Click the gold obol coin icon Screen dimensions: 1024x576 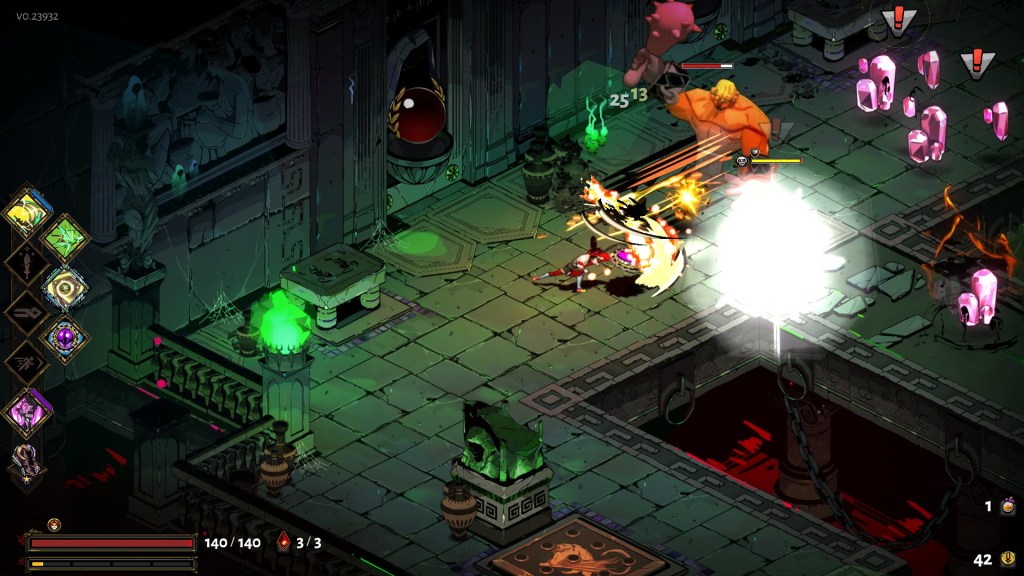pyautogui.click(x=1008, y=560)
